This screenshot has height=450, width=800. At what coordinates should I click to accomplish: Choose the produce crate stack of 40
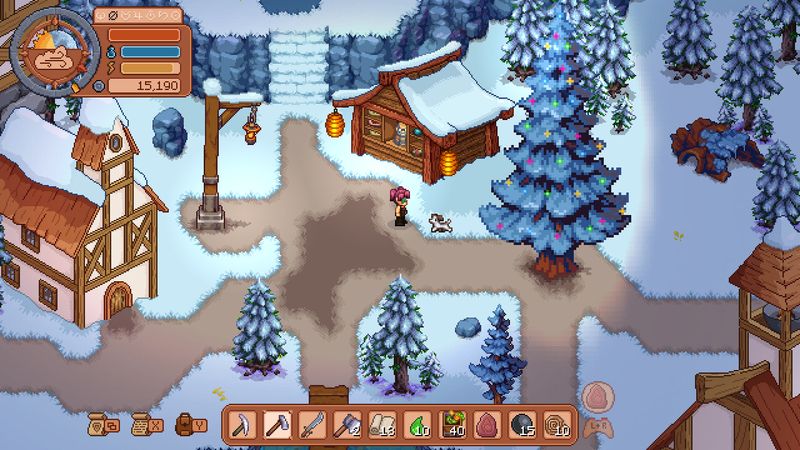(453, 425)
